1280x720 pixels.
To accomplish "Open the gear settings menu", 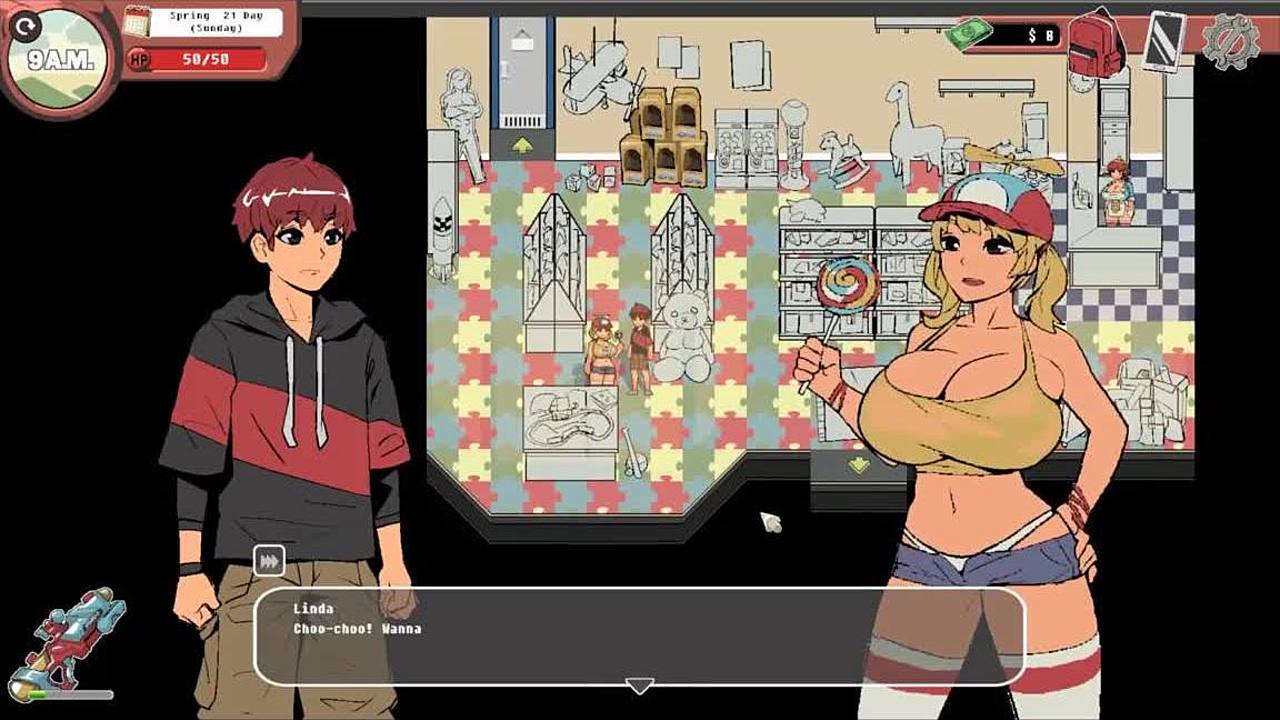I will click(1229, 41).
